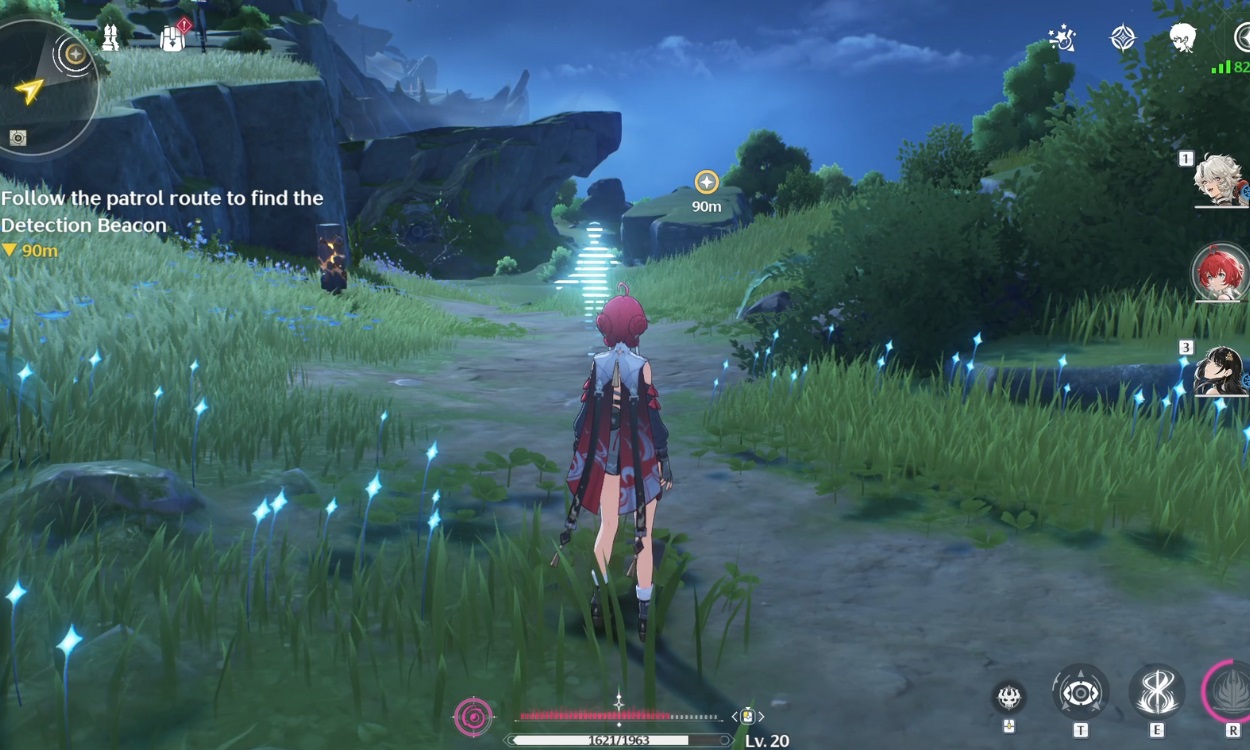Image resolution: width=1250 pixels, height=750 pixels.
Task: Tap the small camera icon under the minimap
Action: click(x=18, y=138)
